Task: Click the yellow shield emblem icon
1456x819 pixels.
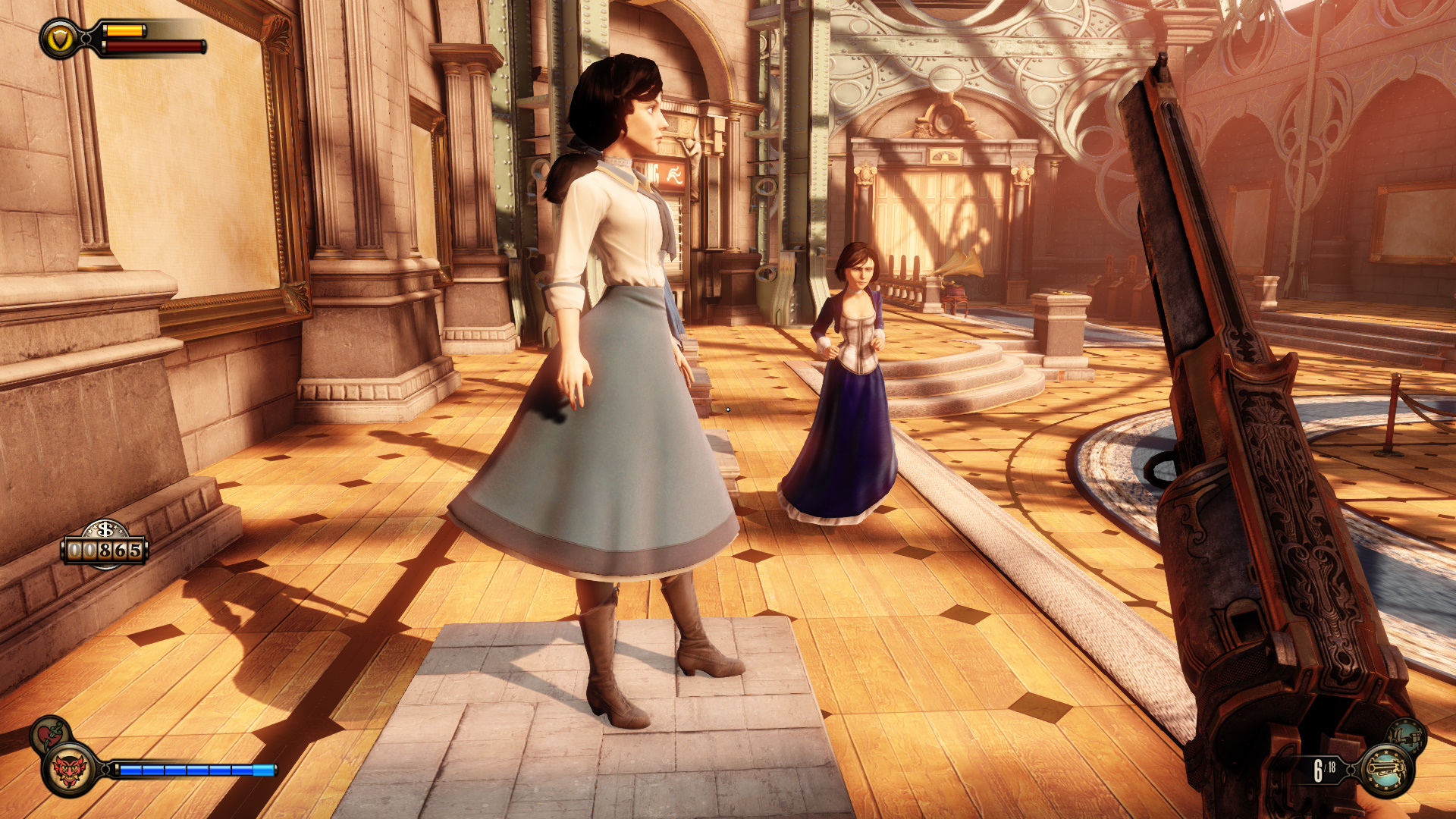Action: point(59,38)
